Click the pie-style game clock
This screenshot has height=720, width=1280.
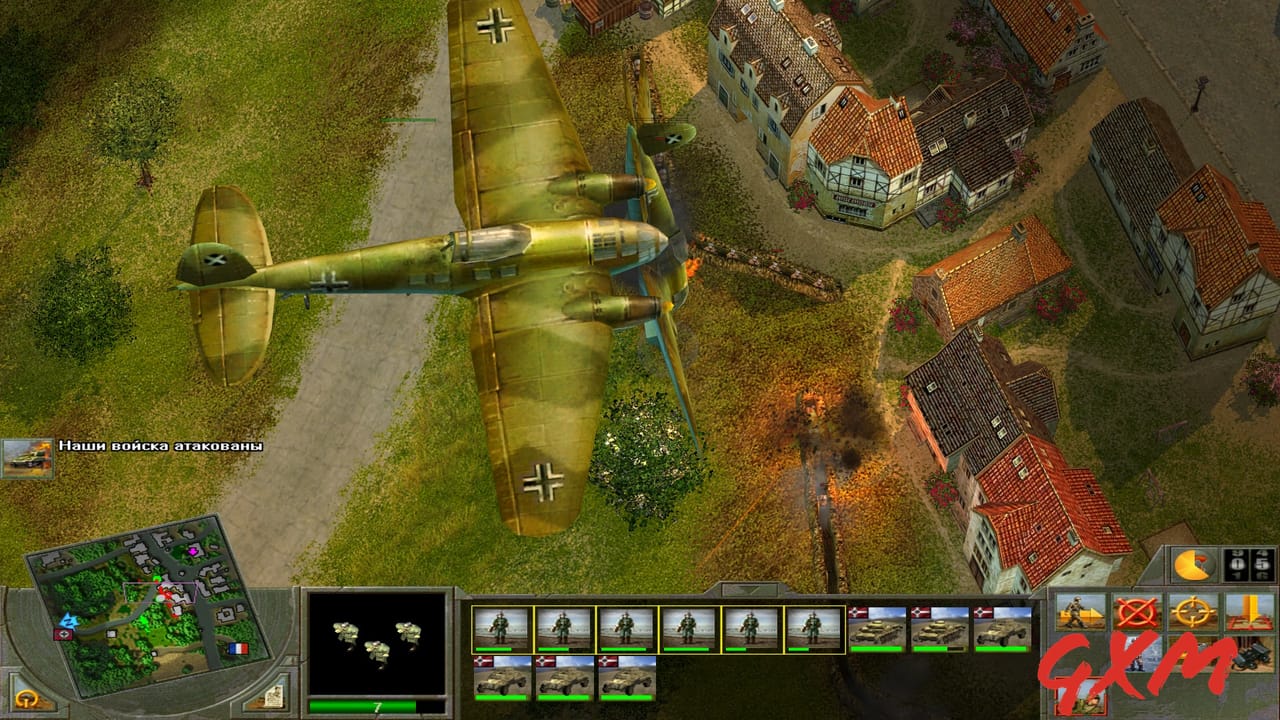pyautogui.click(x=1195, y=568)
